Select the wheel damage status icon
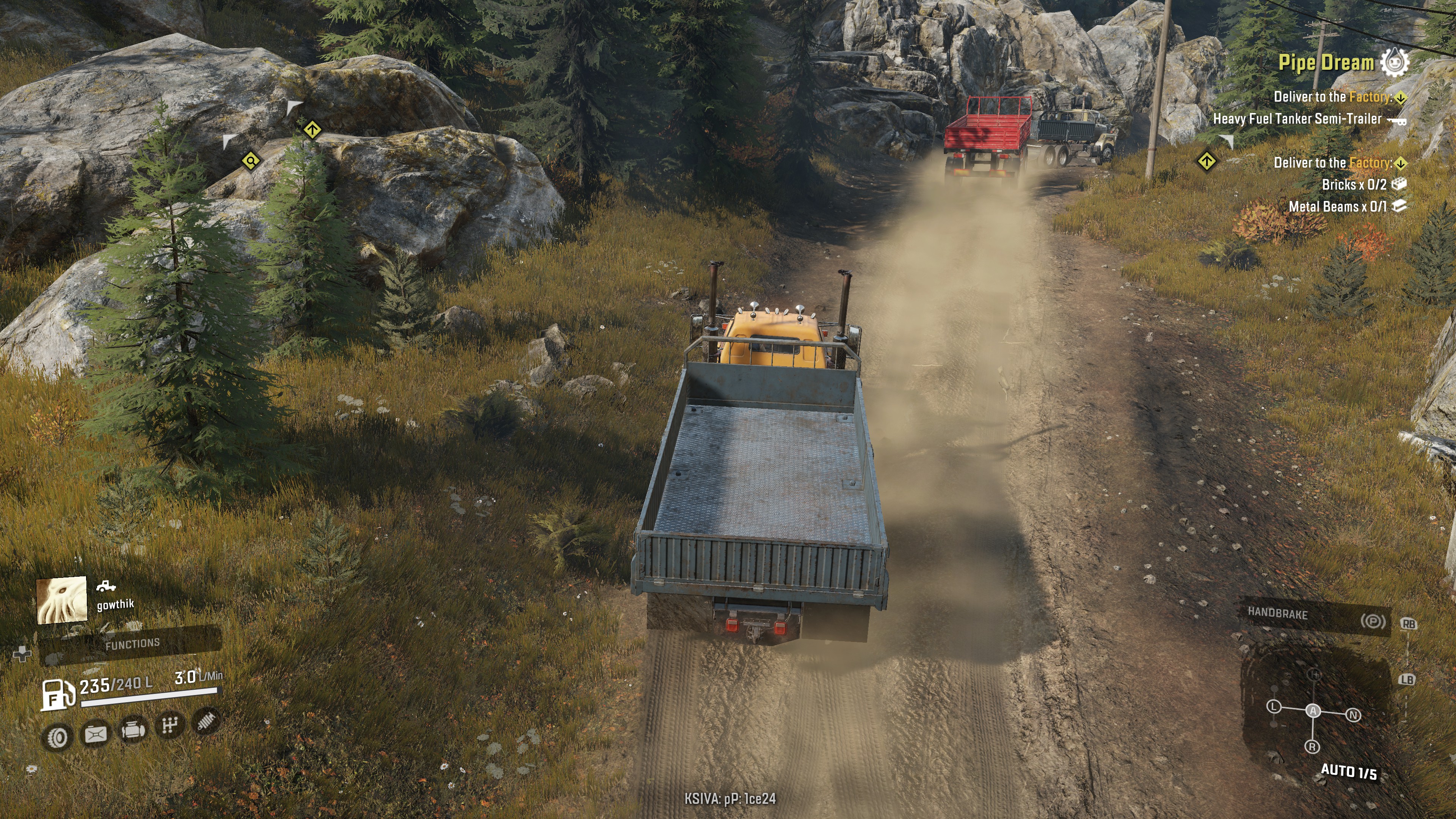The height and width of the screenshot is (819, 1456). (57, 736)
